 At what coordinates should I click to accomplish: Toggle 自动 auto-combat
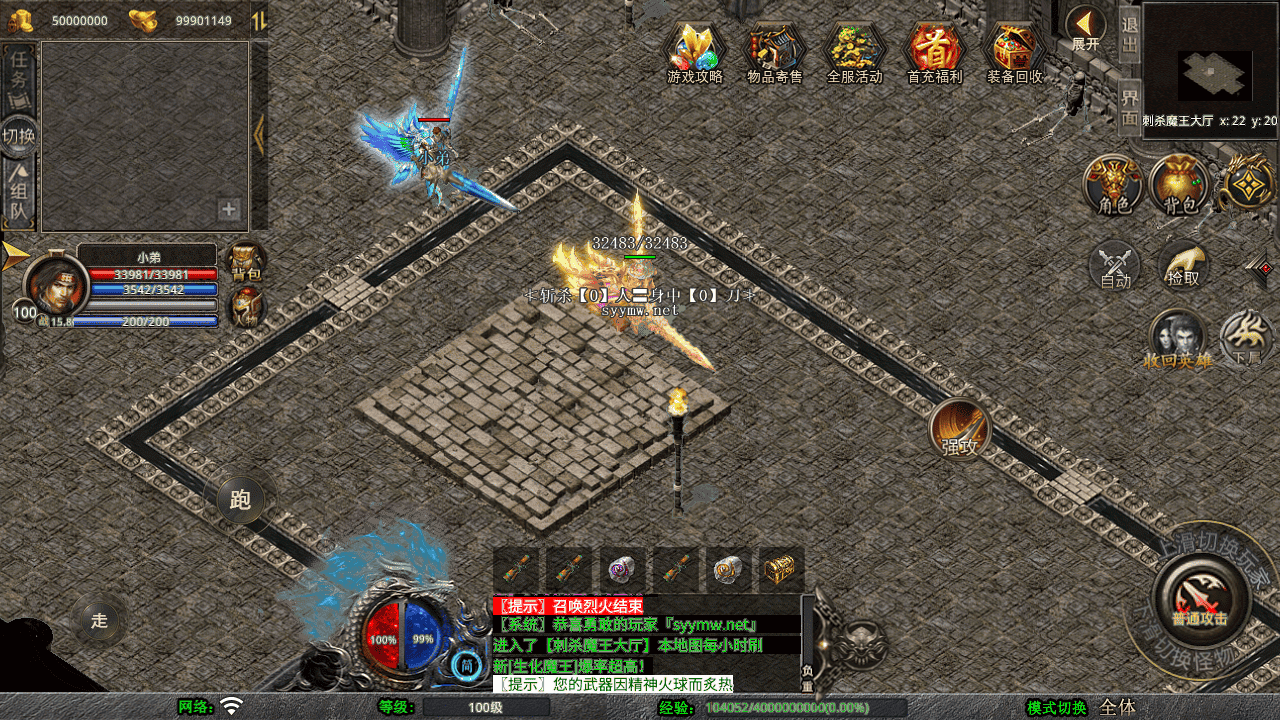click(1115, 266)
